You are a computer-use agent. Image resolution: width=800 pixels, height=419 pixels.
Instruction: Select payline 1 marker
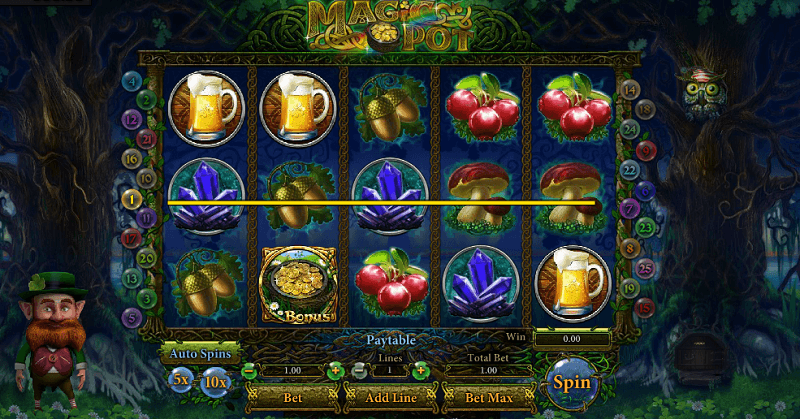coord(131,200)
